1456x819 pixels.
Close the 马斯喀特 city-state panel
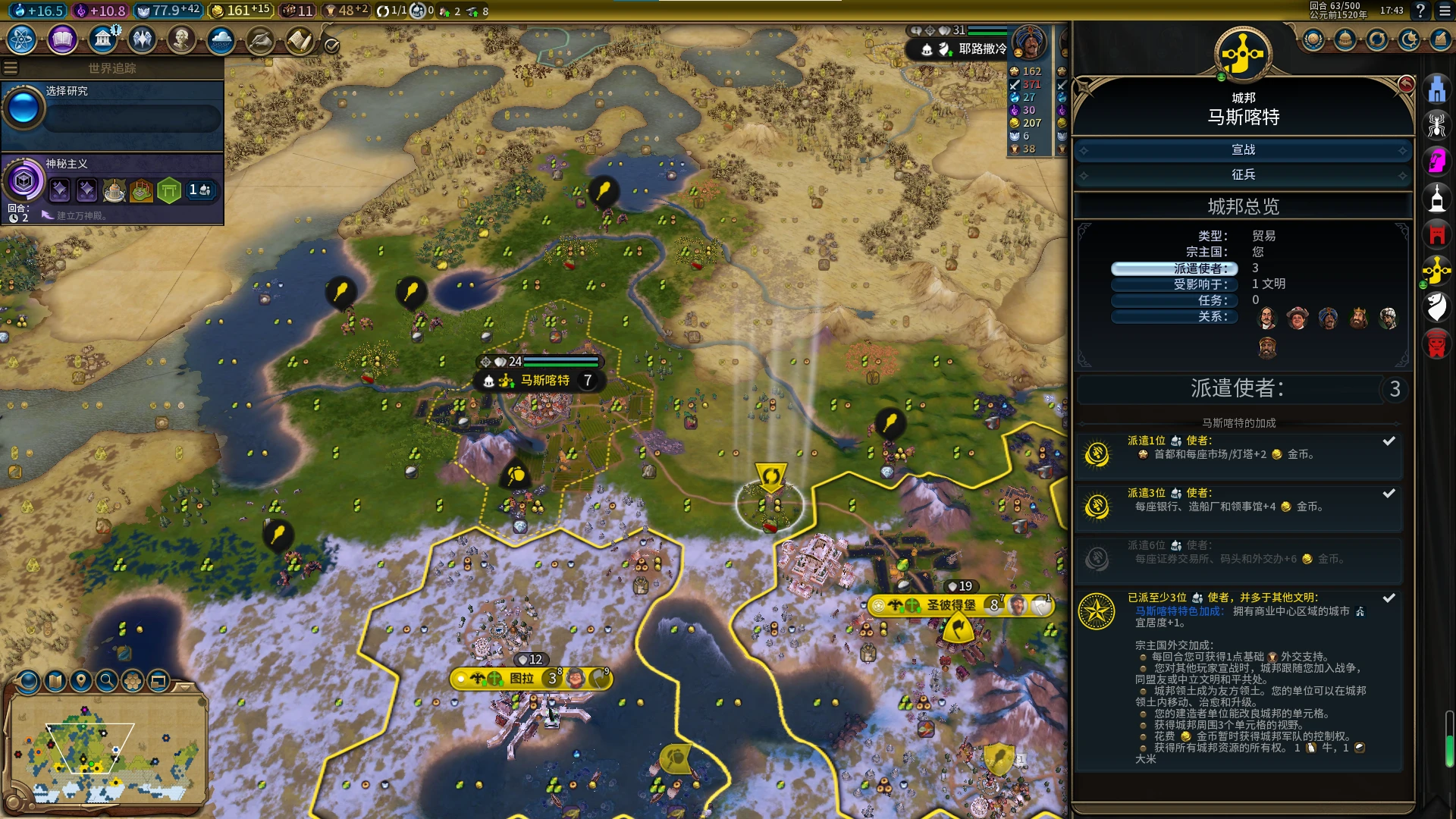coord(1406,84)
